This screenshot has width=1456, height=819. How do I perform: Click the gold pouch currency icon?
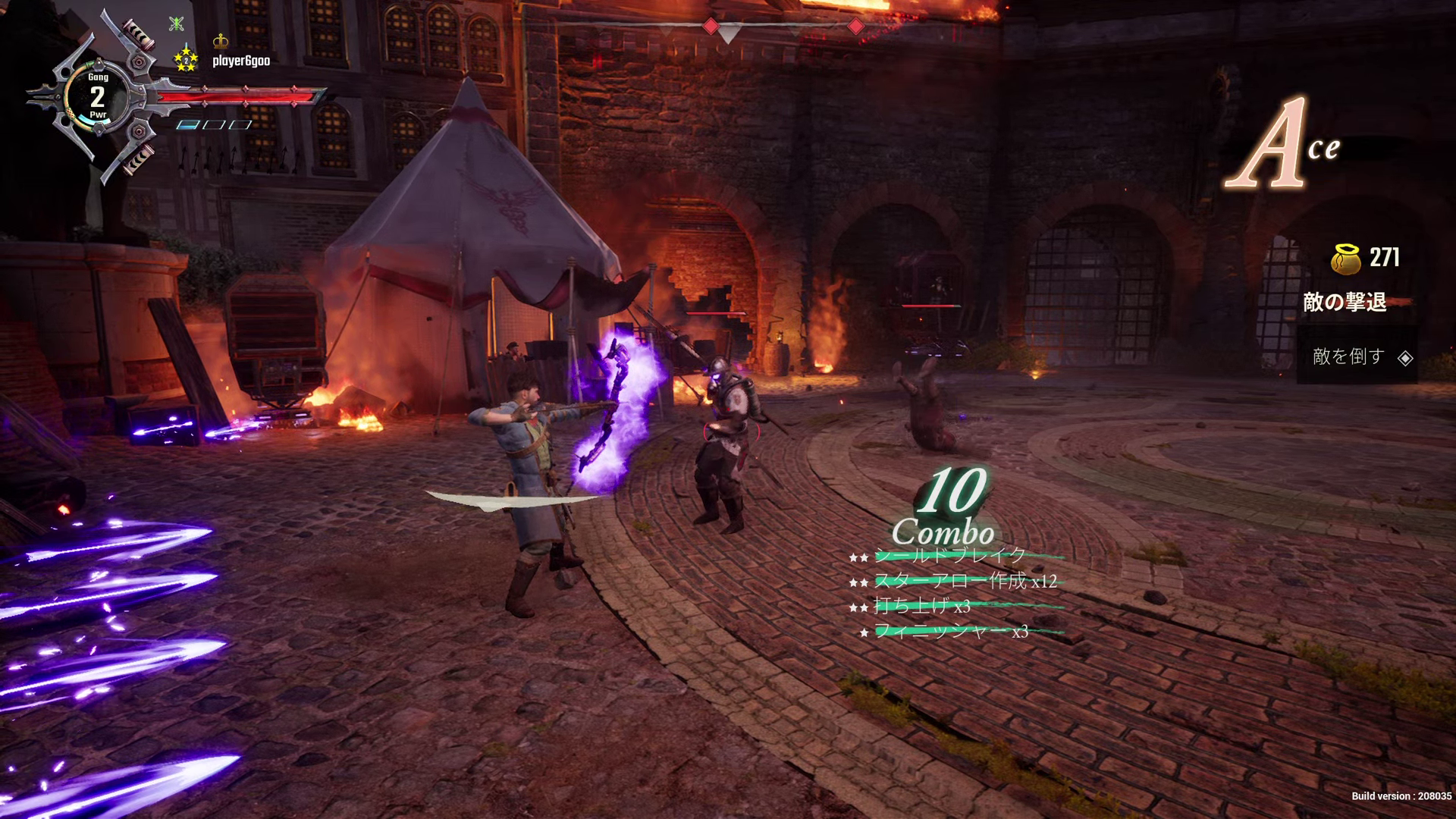[1346, 258]
